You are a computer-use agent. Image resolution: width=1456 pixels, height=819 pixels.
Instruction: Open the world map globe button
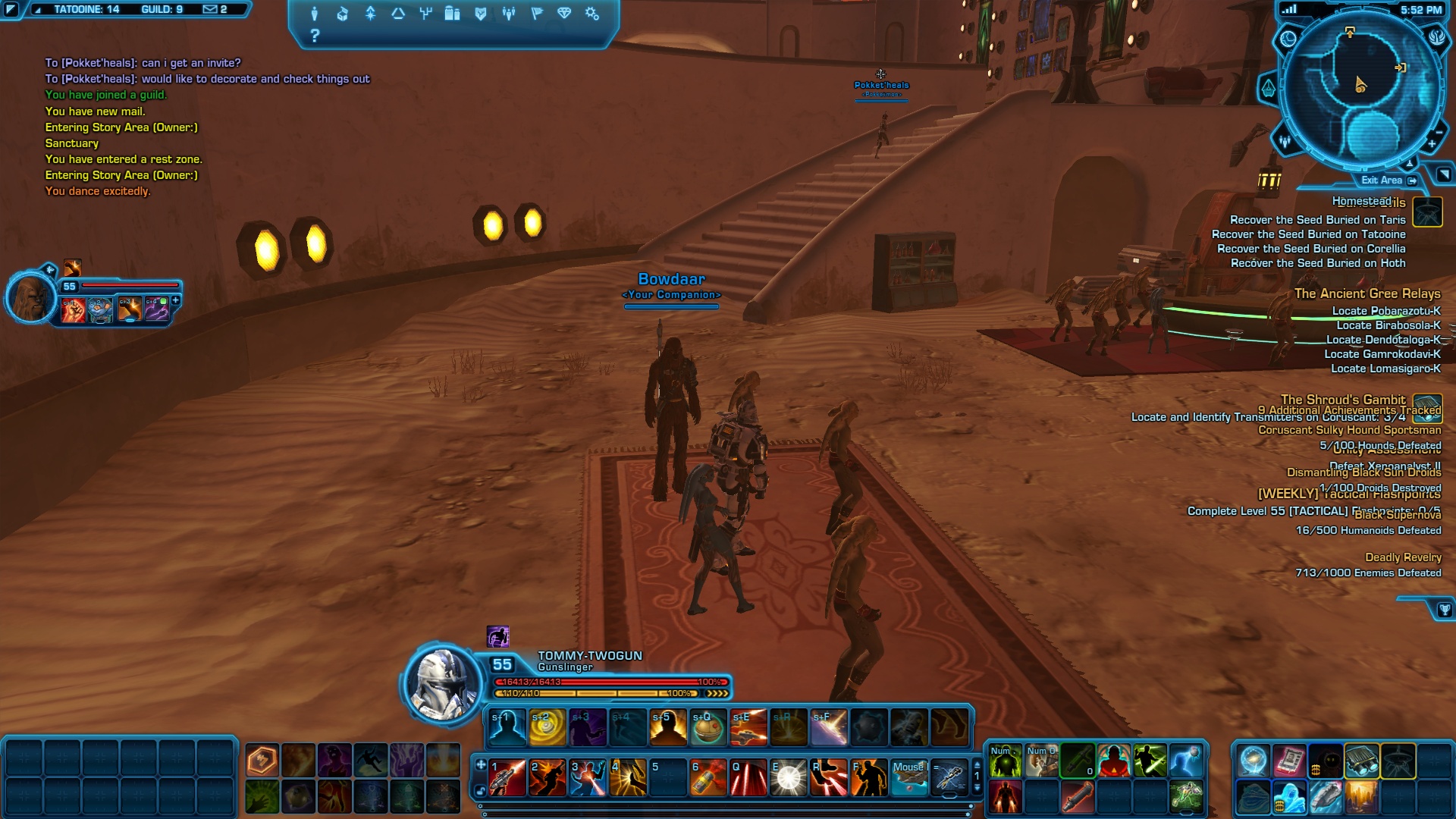coord(1288,39)
